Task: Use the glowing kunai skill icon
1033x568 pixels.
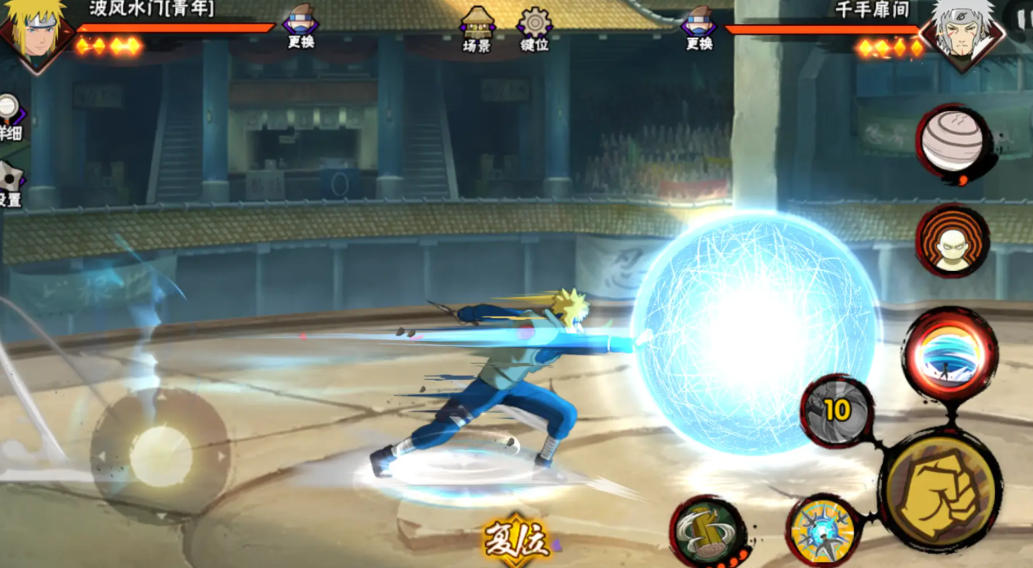Action: pyautogui.click(x=823, y=528)
